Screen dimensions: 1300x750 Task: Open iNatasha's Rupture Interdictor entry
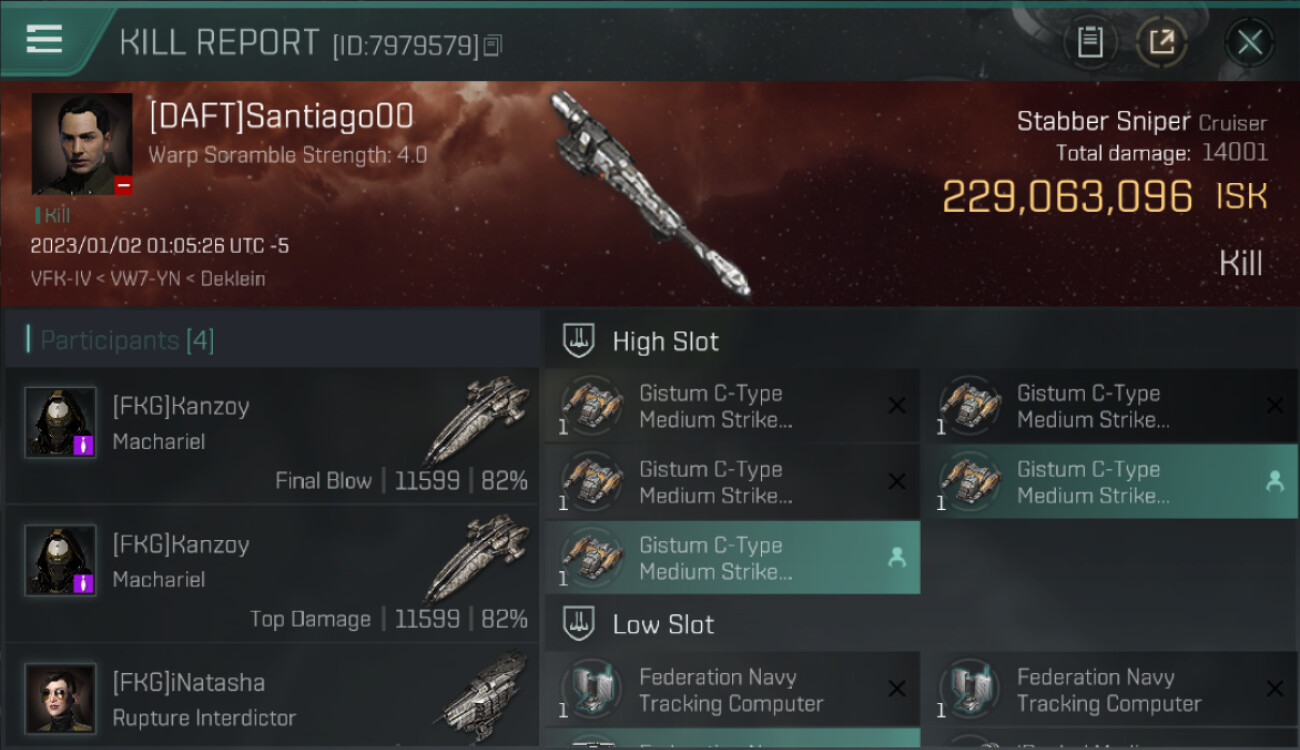pyautogui.click(x=272, y=699)
